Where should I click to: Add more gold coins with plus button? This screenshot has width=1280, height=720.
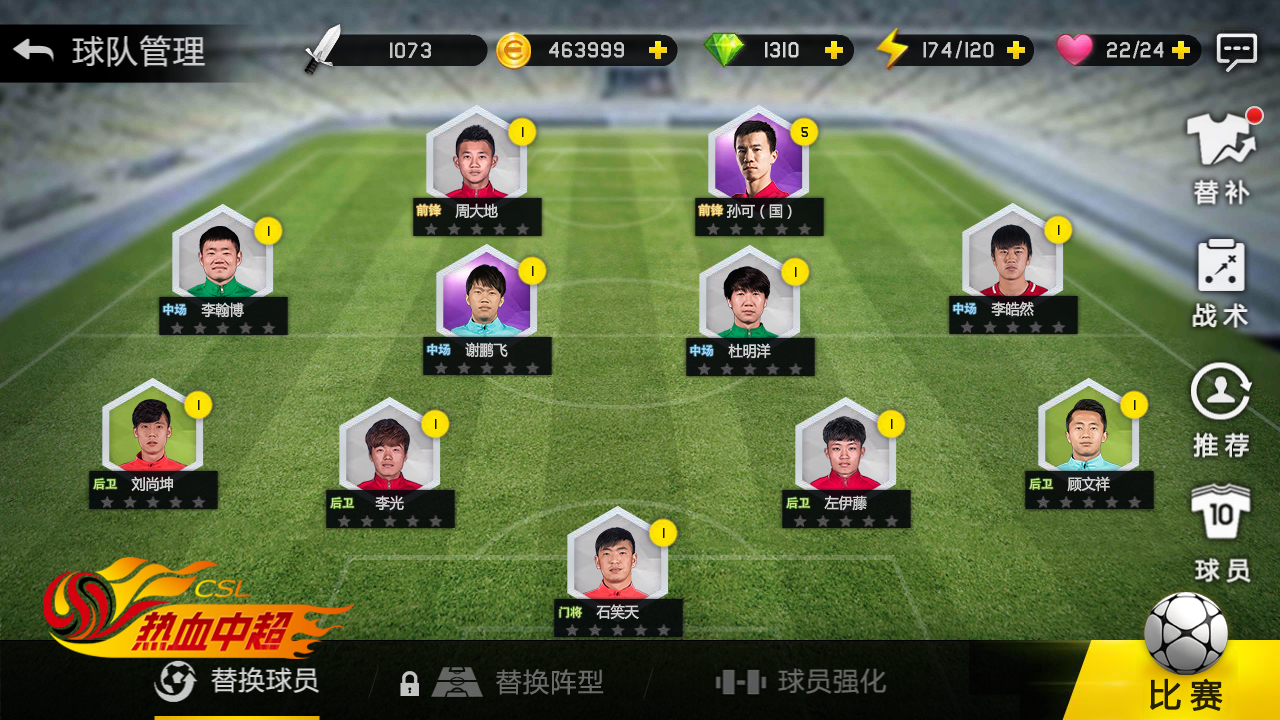tap(657, 50)
